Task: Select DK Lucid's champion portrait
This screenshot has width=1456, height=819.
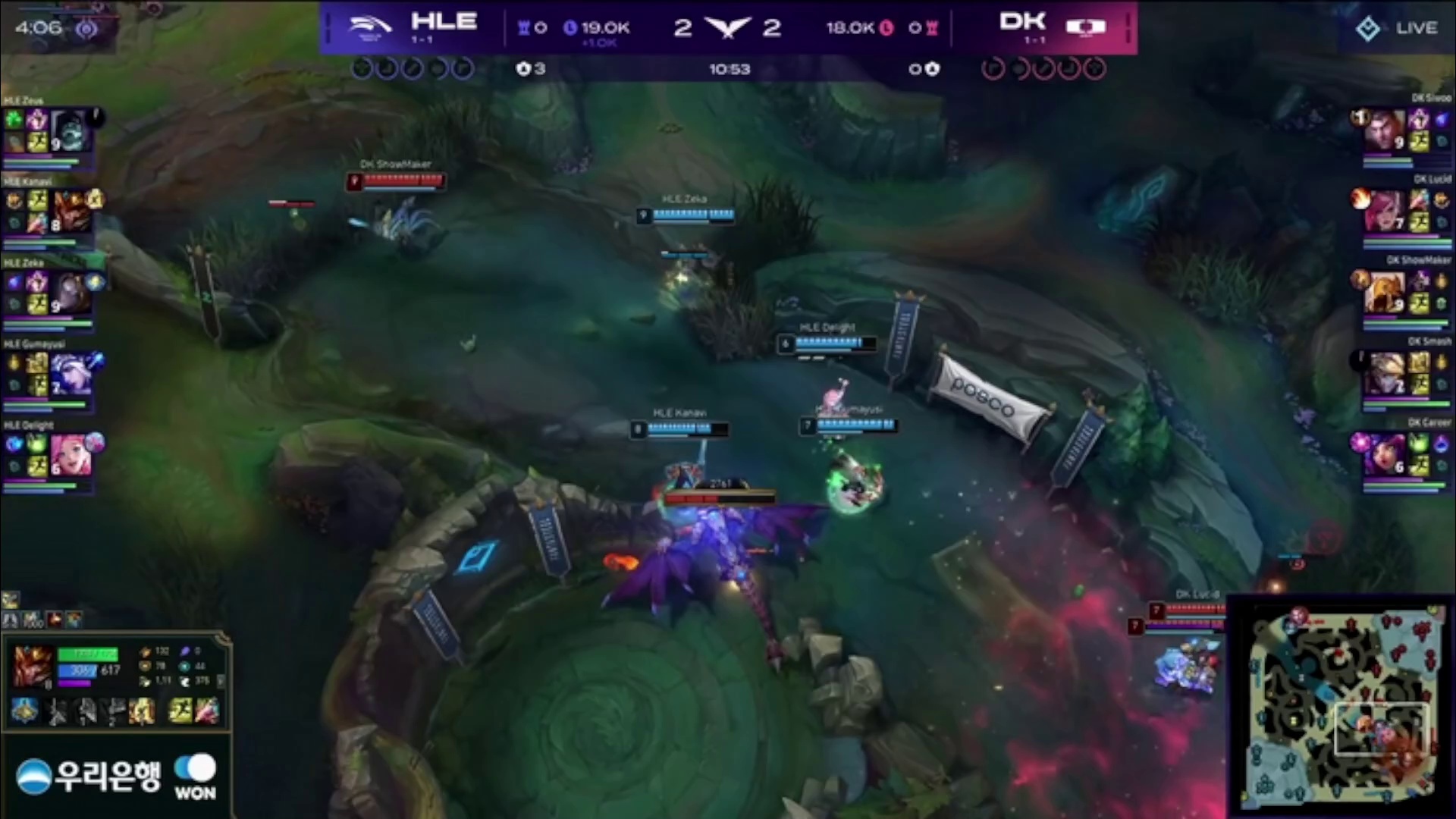Action: (1384, 211)
